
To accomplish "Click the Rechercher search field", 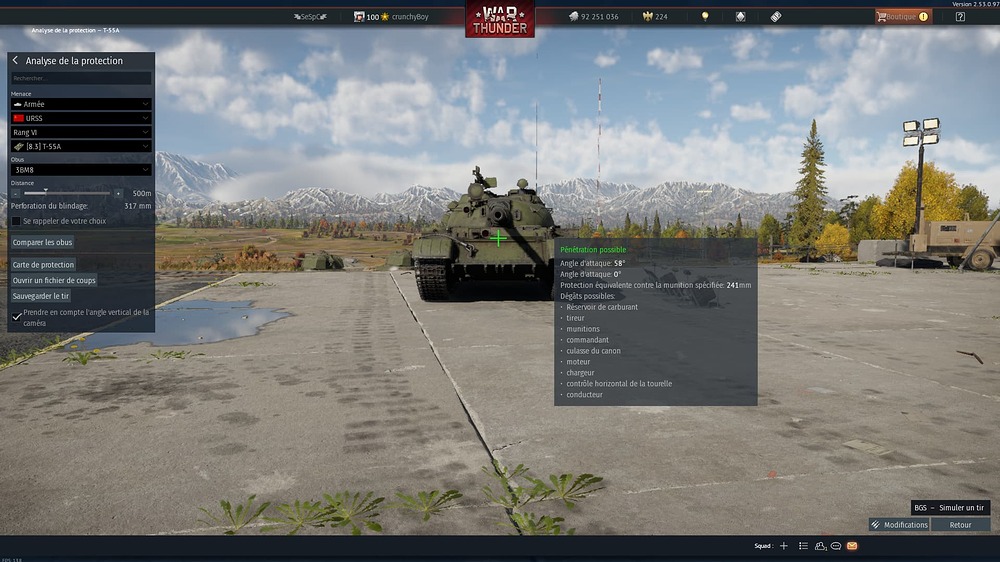I will point(81,78).
